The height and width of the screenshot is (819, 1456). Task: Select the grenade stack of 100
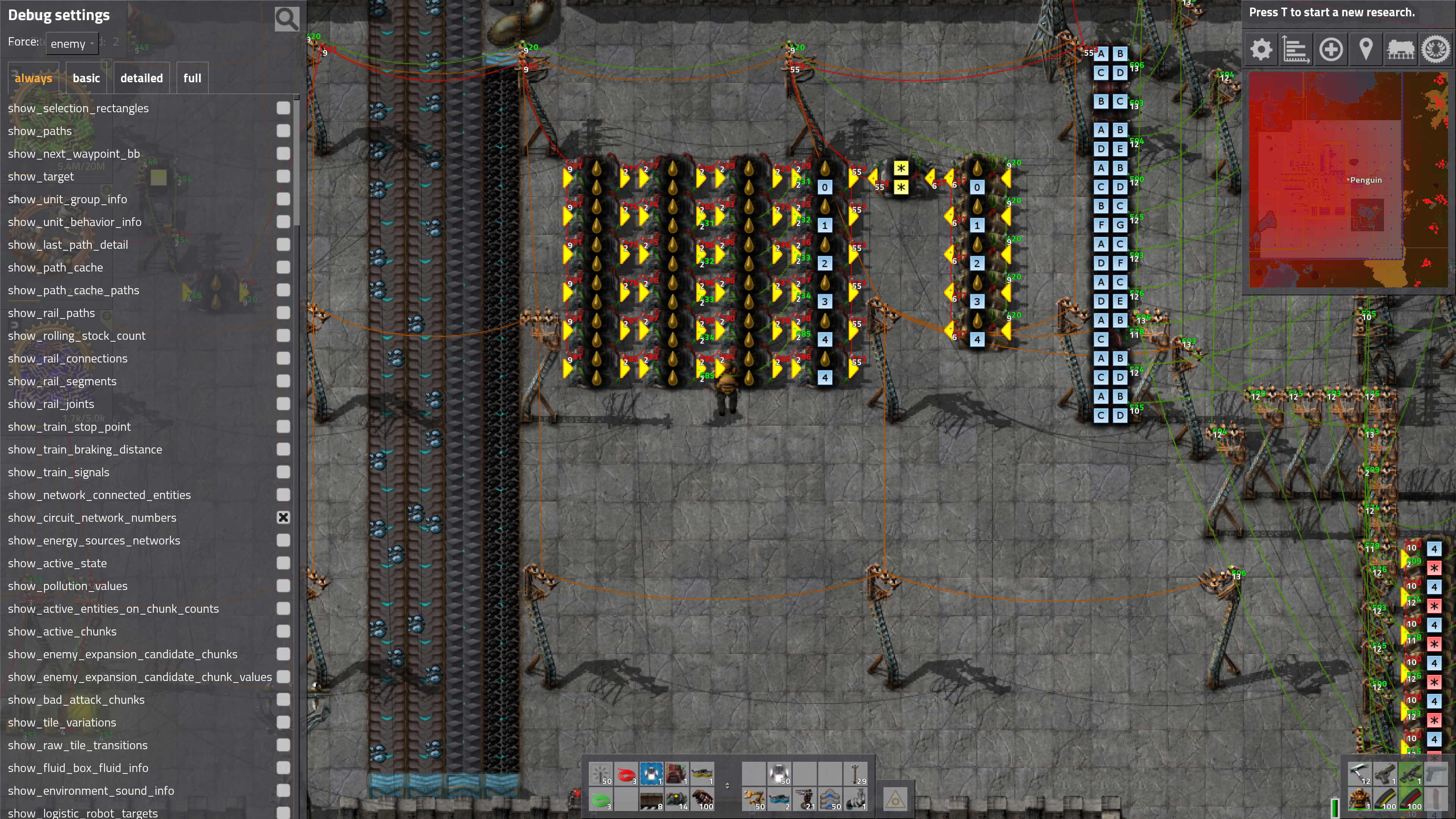click(x=702, y=799)
